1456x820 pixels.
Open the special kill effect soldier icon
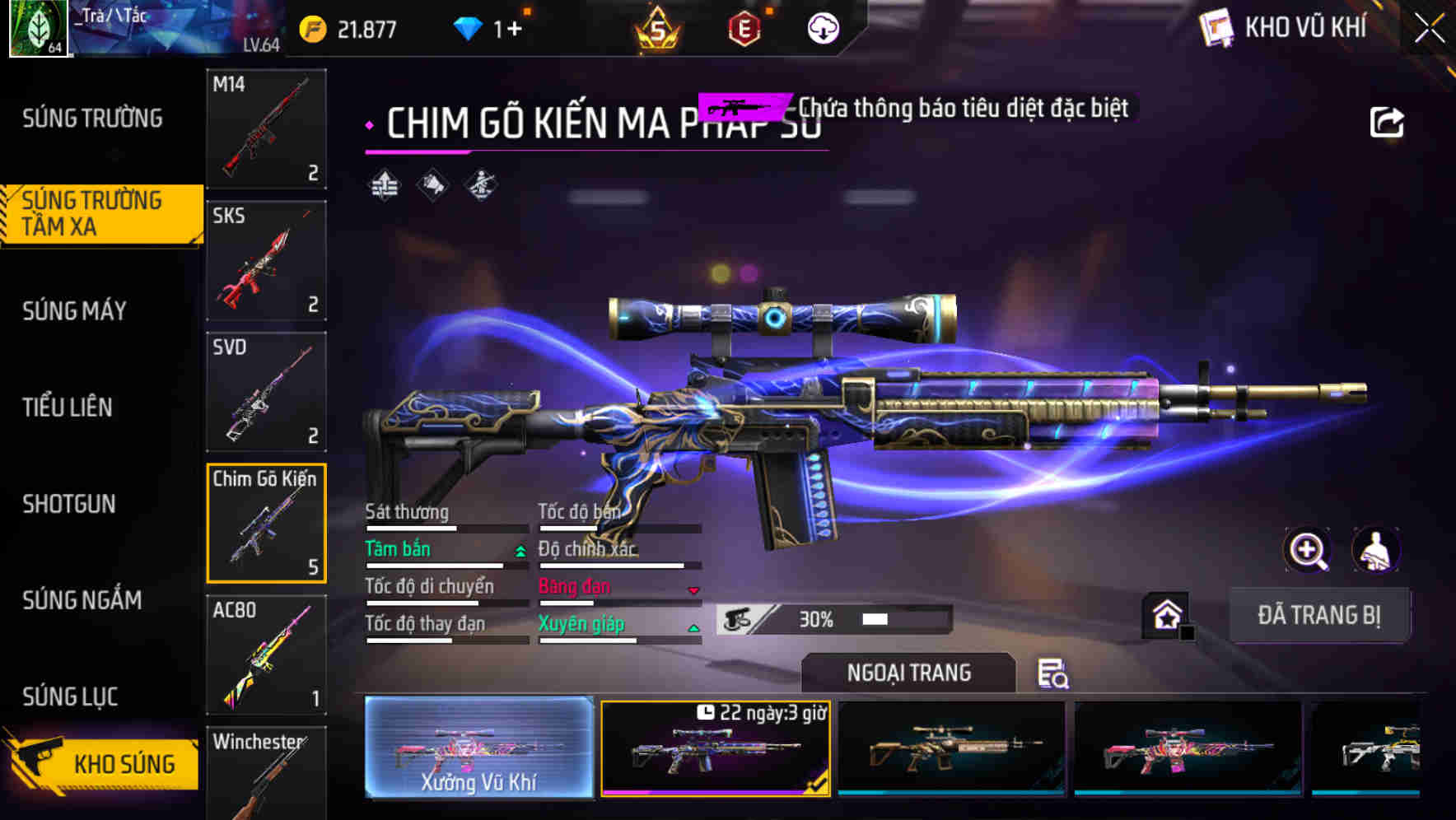click(479, 185)
